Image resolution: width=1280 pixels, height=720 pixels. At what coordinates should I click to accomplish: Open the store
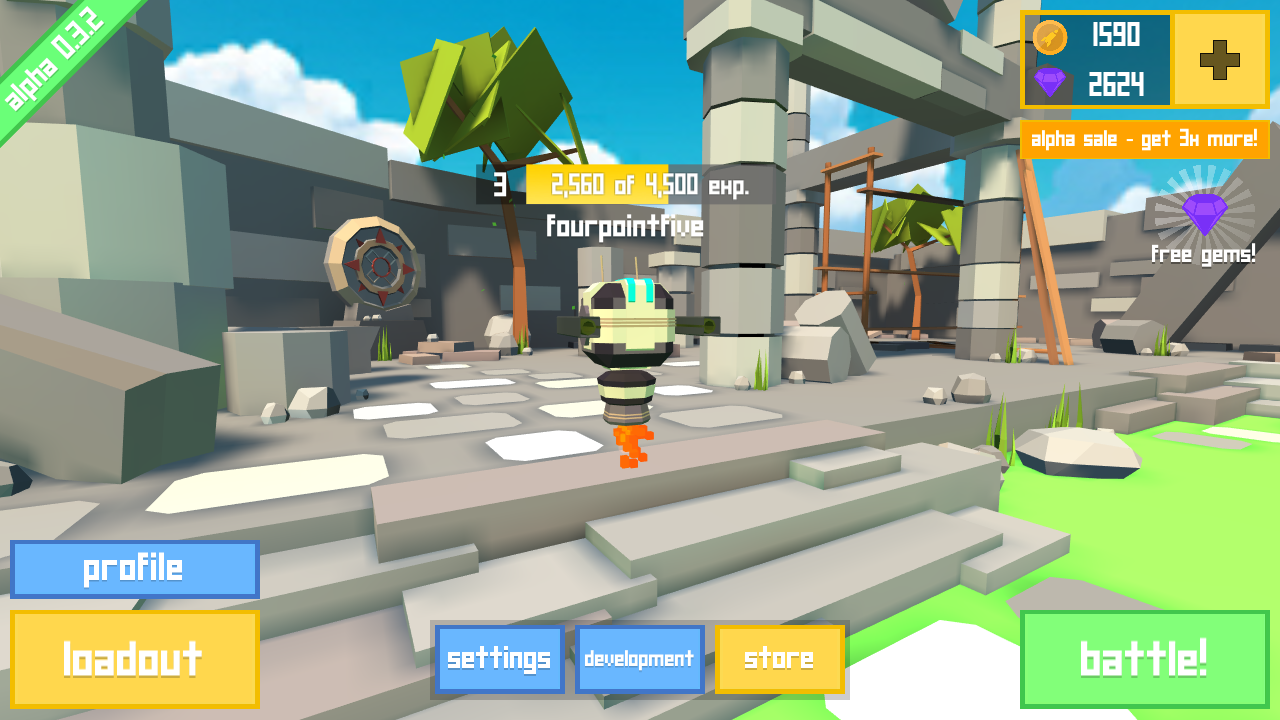(x=780, y=659)
